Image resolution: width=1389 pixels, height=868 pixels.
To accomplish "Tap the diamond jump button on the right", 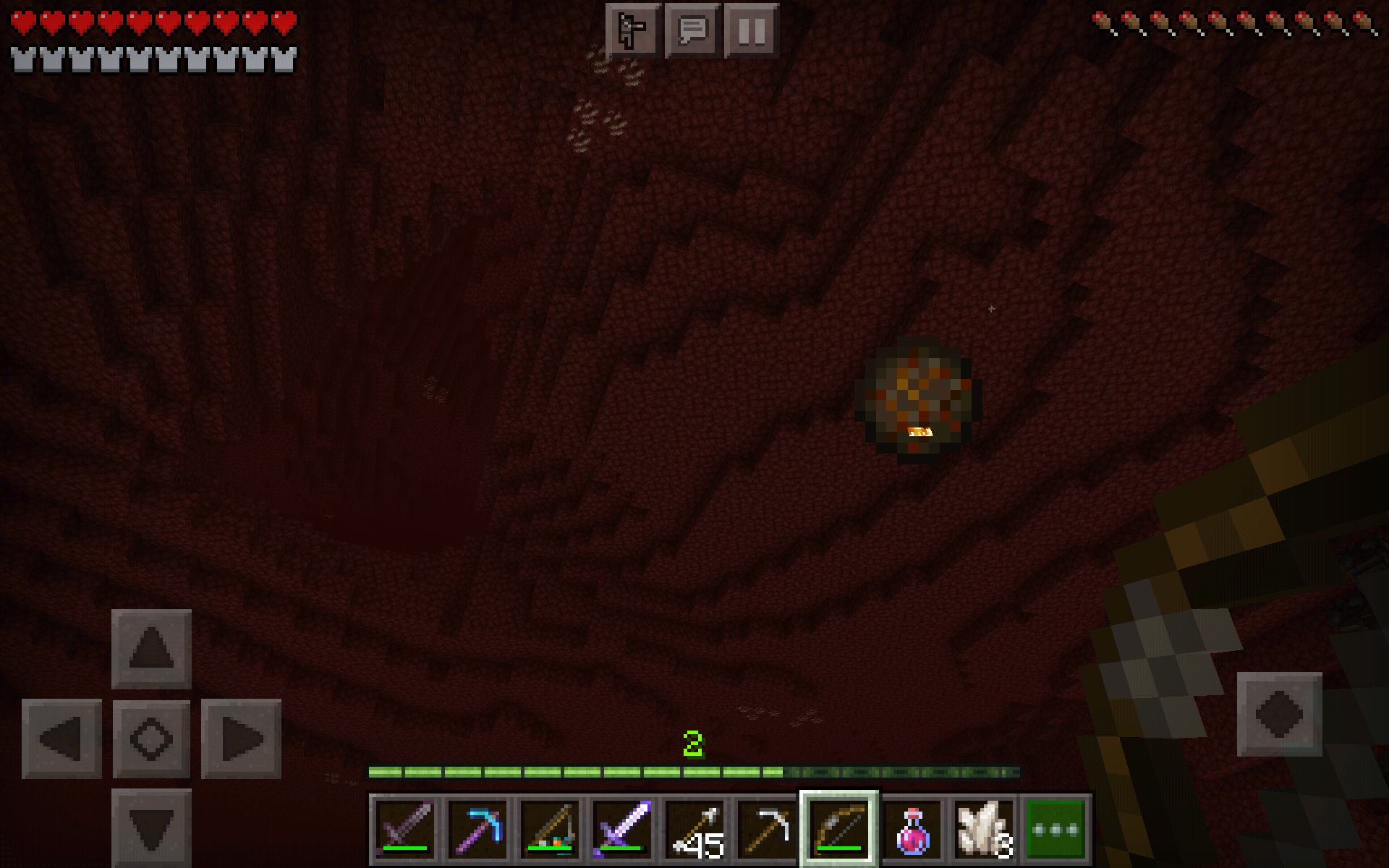I will point(1279,714).
